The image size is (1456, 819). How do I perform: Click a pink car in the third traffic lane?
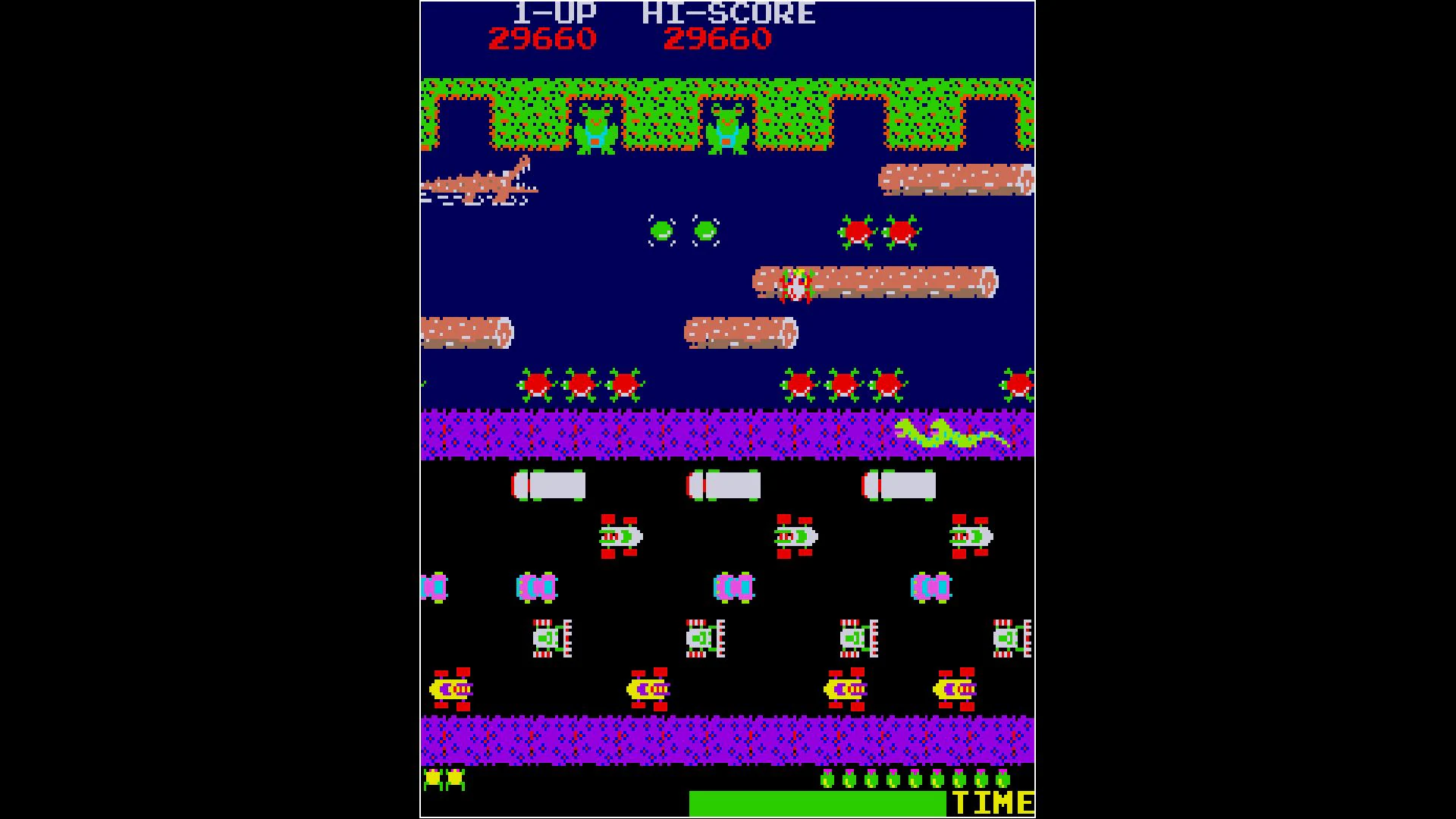[535, 588]
